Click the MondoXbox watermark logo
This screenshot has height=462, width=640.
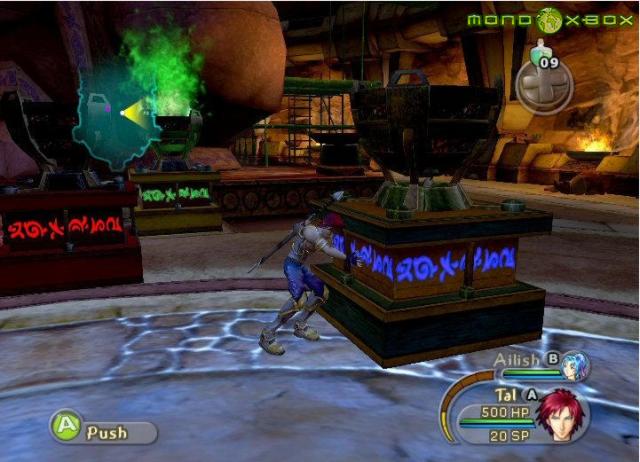tap(549, 19)
